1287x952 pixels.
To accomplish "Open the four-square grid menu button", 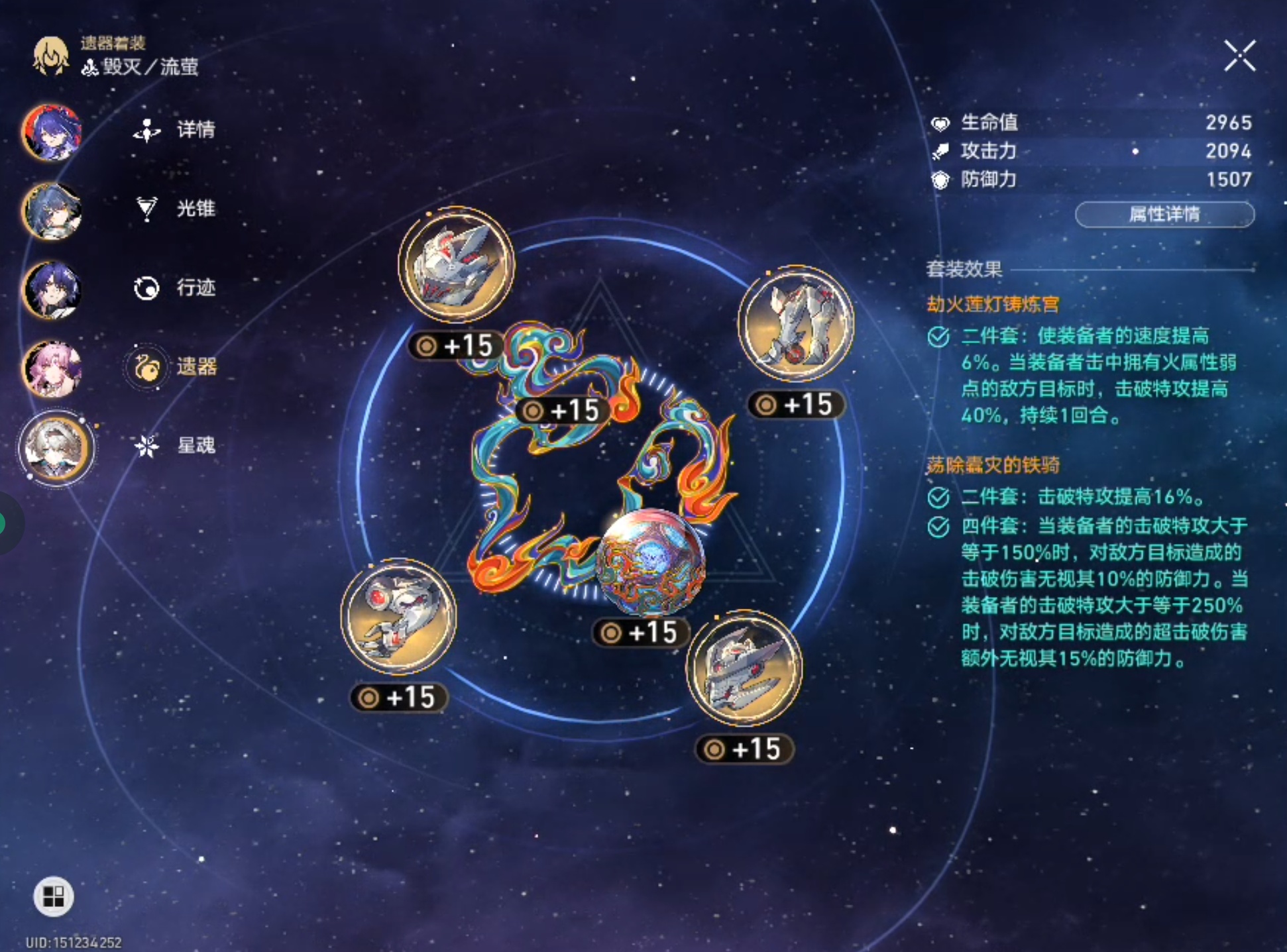I will 53,896.
